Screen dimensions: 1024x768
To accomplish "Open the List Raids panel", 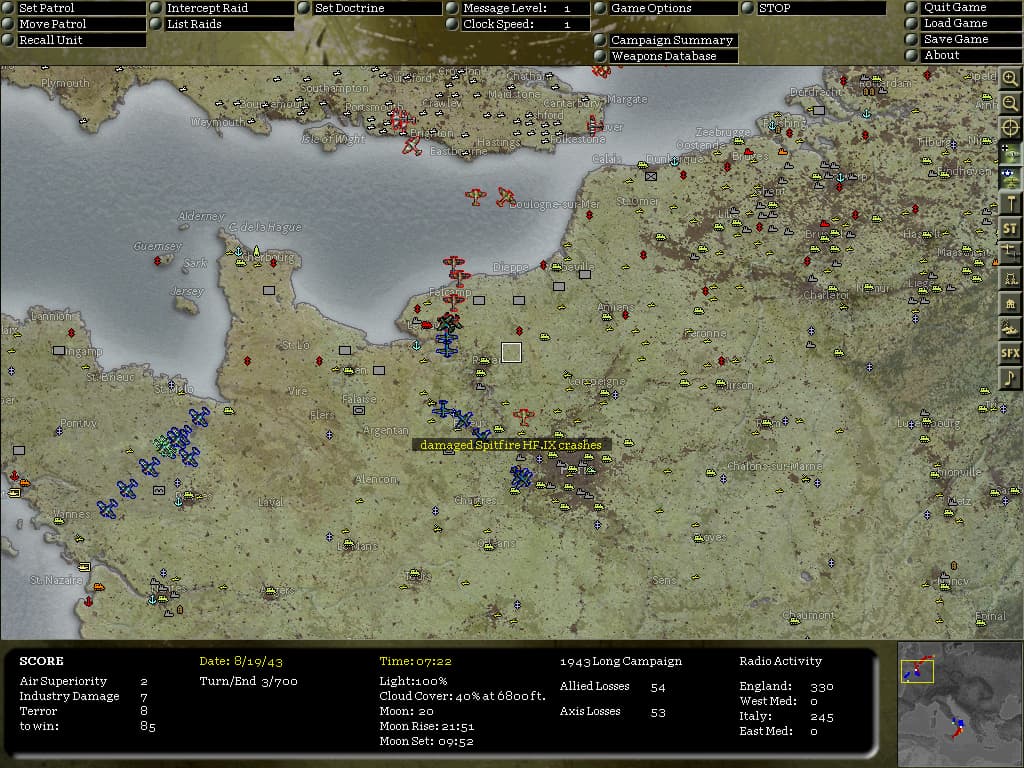I will (x=228, y=24).
